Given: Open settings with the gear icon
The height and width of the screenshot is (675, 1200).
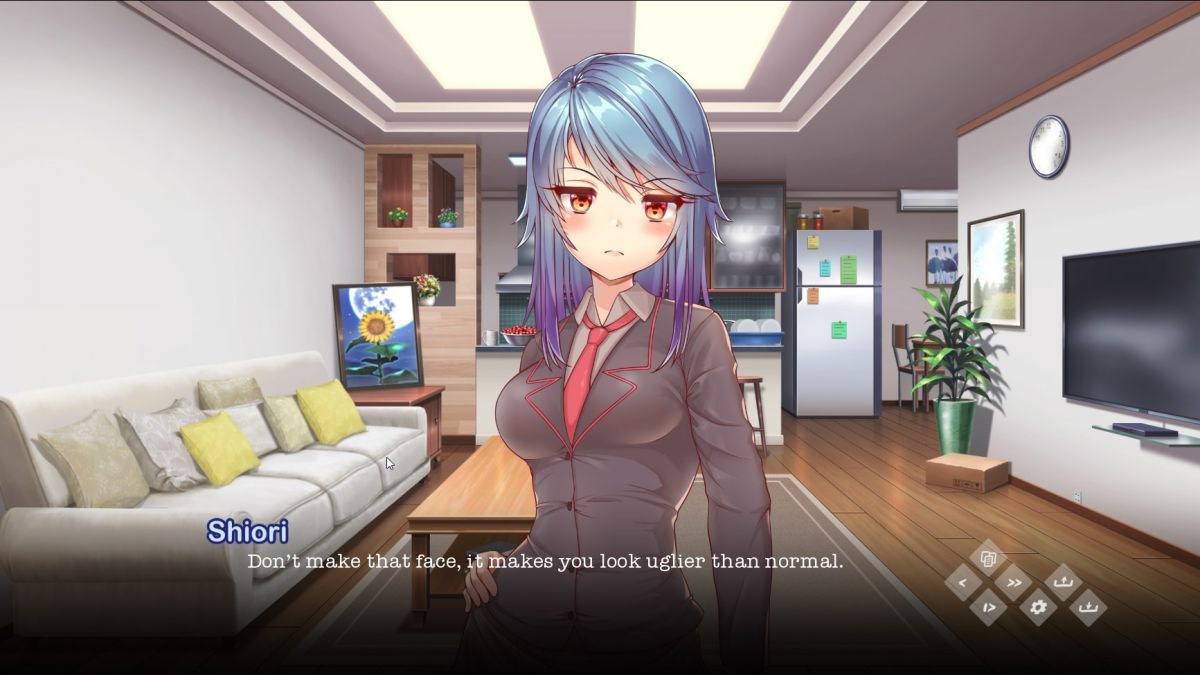Looking at the screenshot, I should 1038,607.
